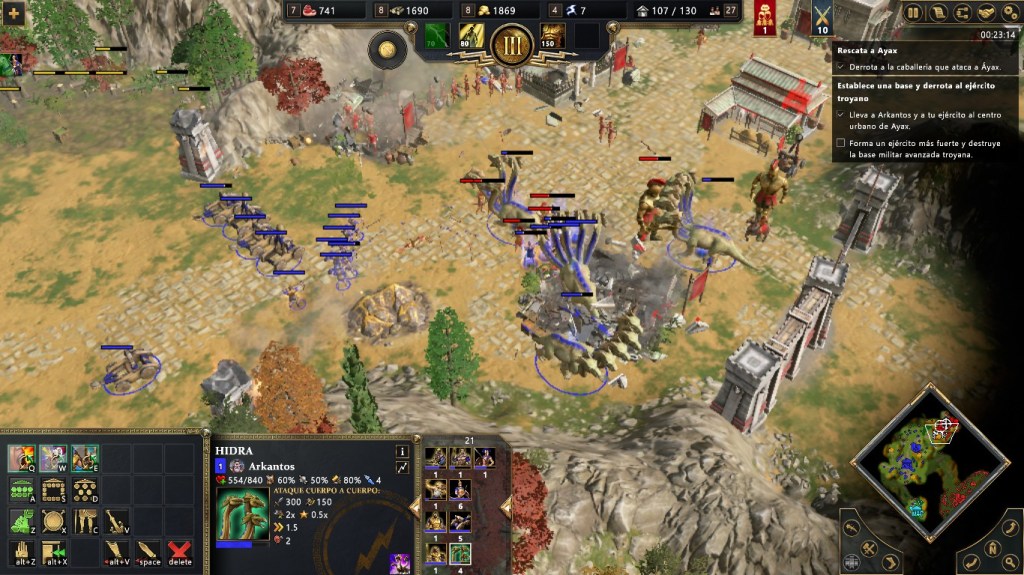Open the handshake diplomacy panel
This screenshot has height=575, width=1024.
[985, 13]
